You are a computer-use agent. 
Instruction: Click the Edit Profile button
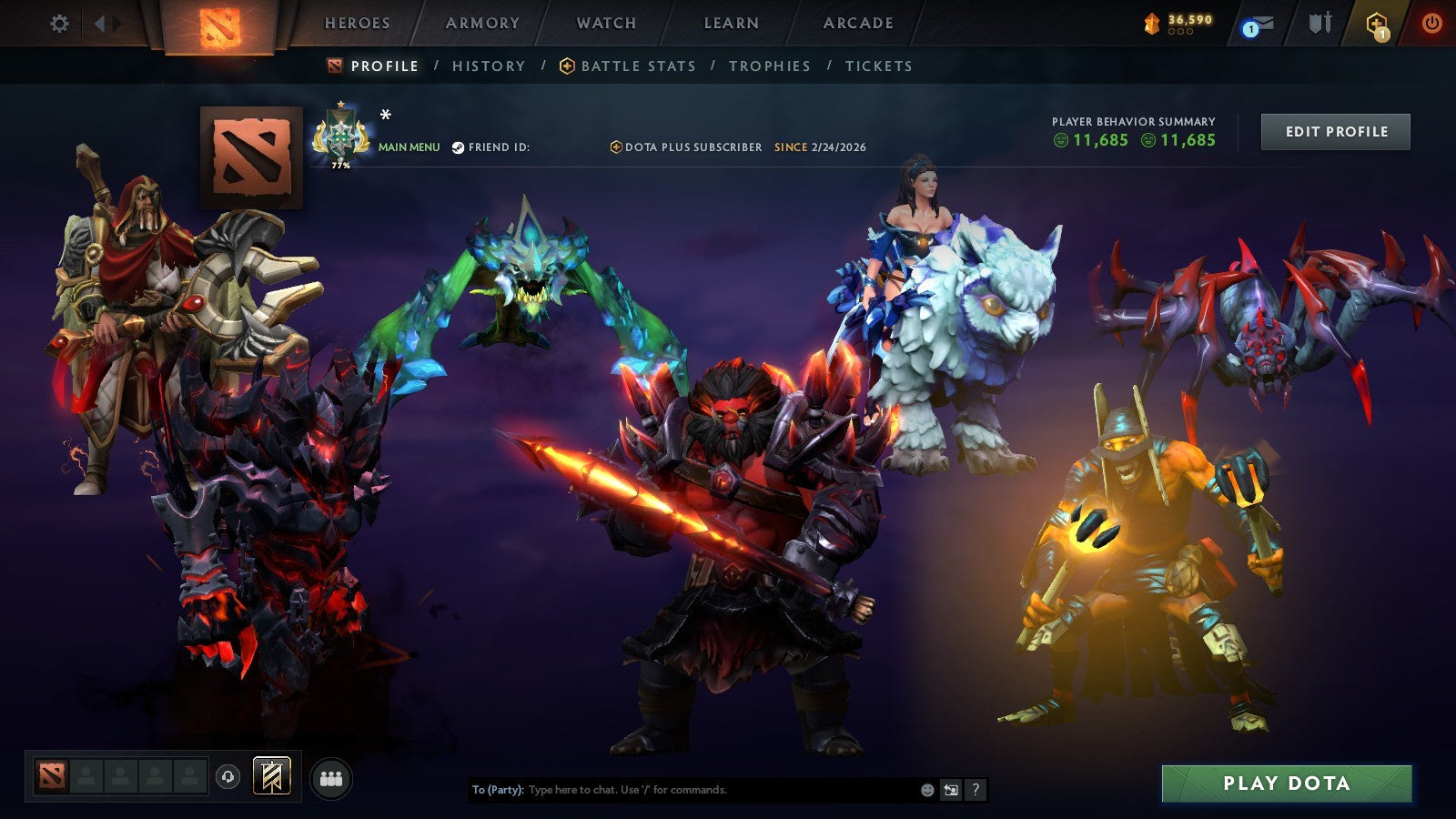click(x=1335, y=131)
